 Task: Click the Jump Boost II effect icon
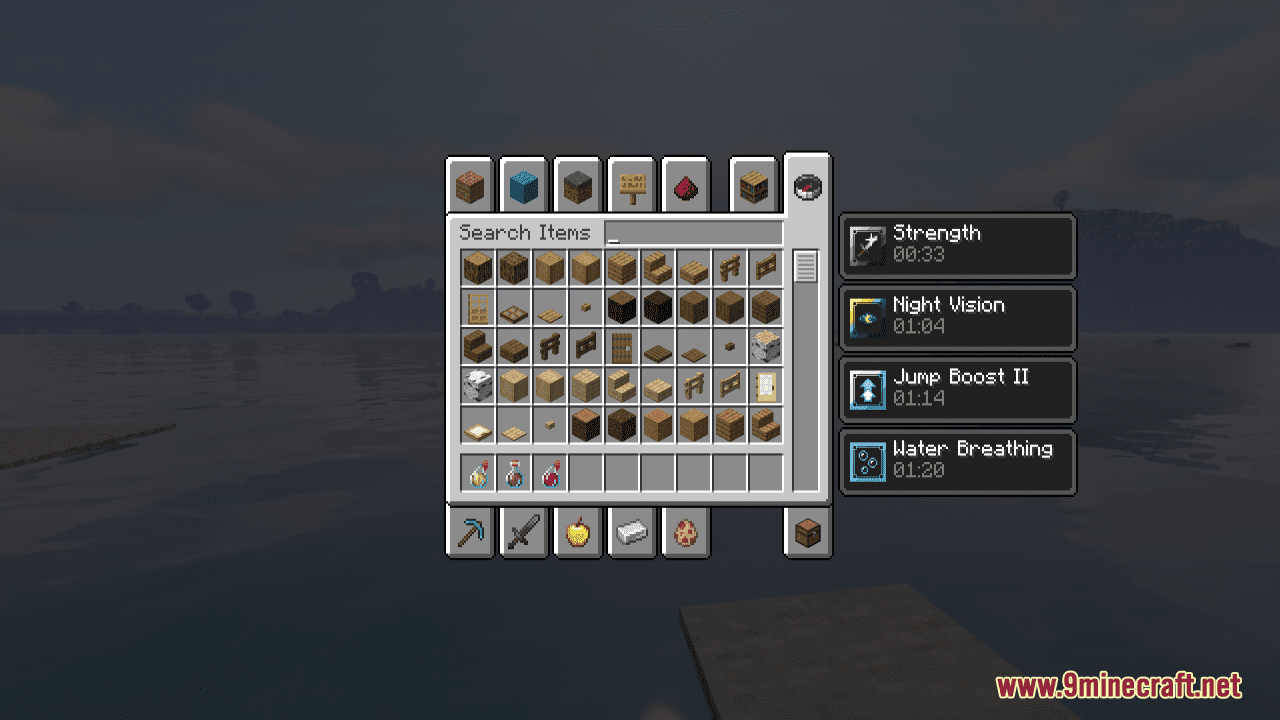pyautogui.click(x=867, y=390)
